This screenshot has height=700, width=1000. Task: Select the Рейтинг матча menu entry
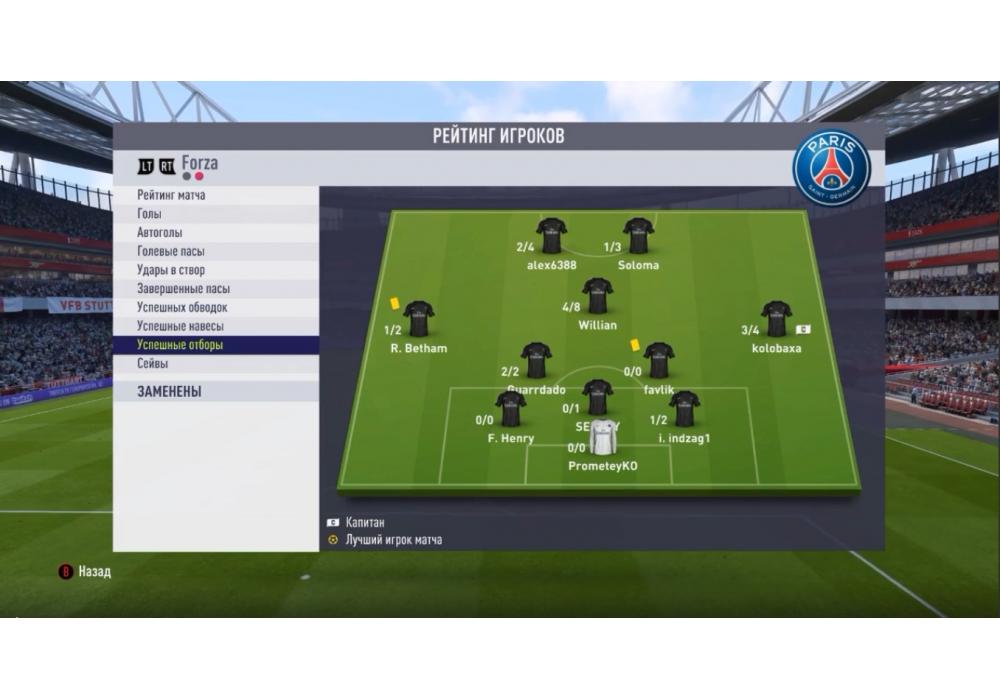[x=171, y=195]
